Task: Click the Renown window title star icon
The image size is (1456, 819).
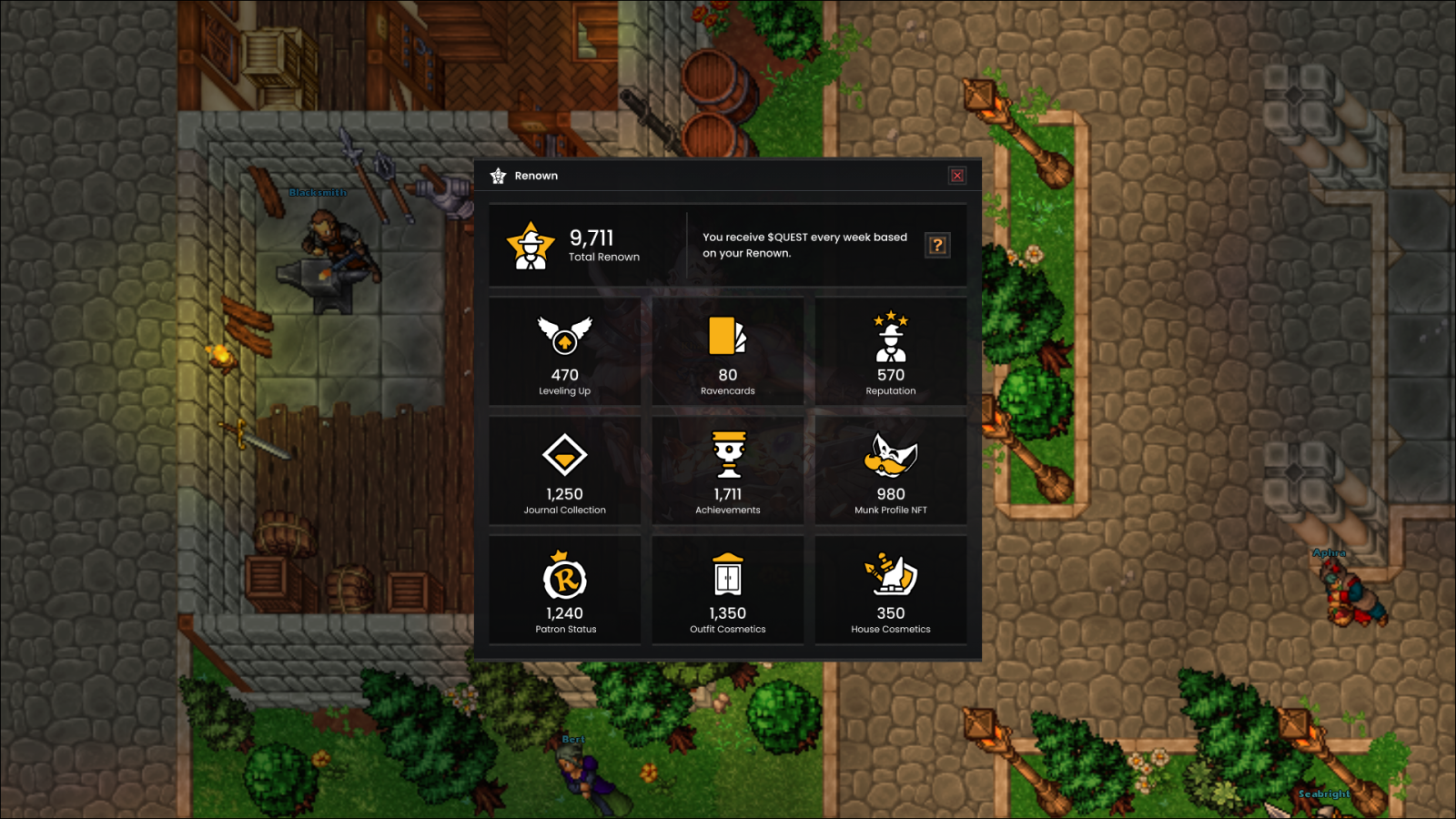Action: 498,175
